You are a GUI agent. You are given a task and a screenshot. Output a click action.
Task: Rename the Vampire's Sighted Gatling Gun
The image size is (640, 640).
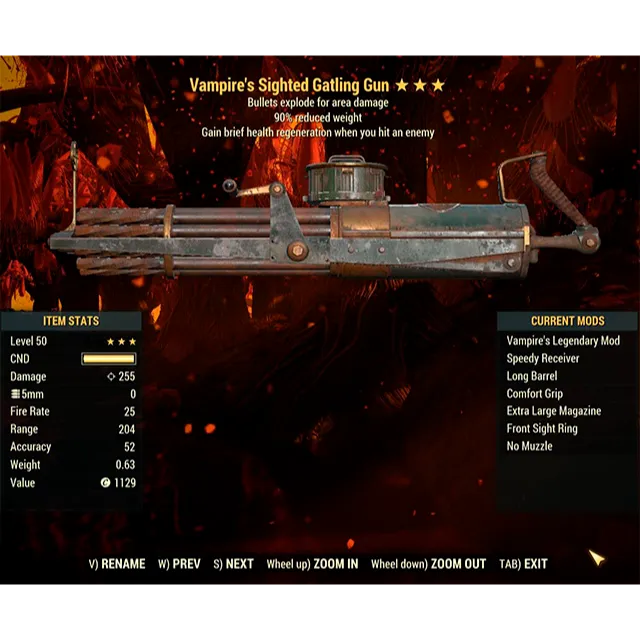117,564
